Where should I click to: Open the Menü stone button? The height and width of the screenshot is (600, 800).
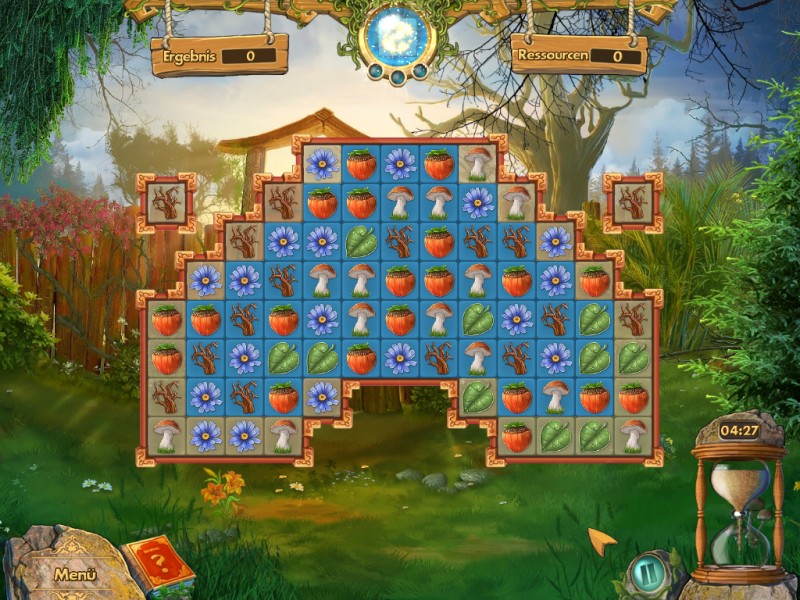click(x=74, y=574)
